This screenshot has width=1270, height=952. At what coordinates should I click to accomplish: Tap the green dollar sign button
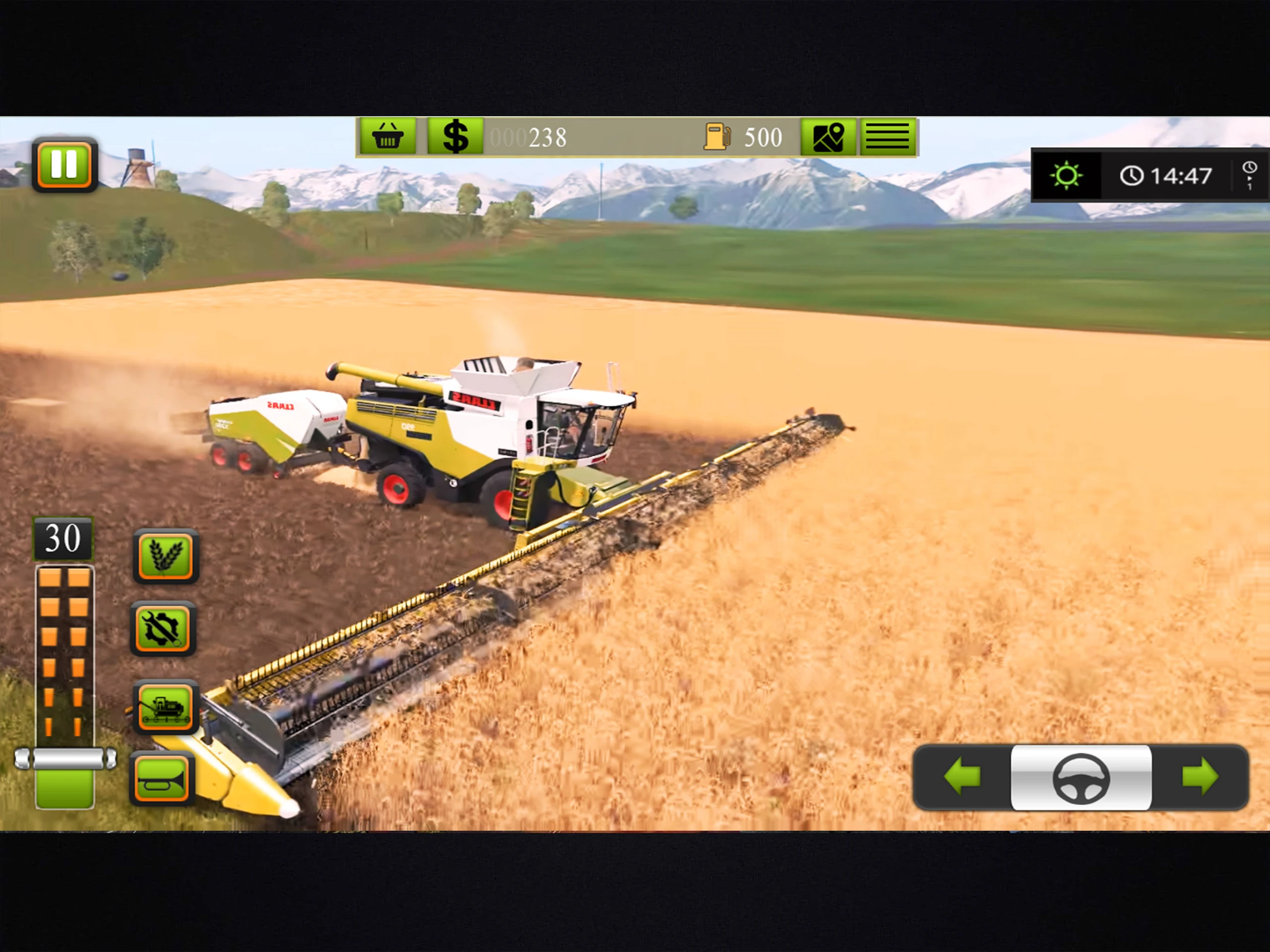tap(455, 136)
